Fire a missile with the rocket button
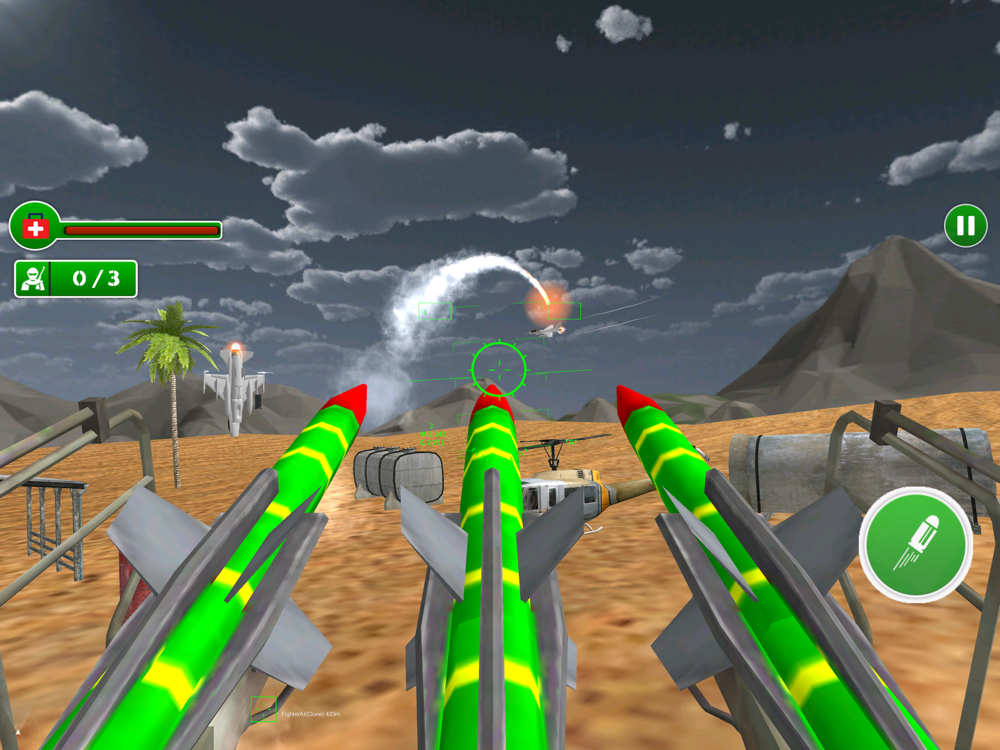1000x750 pixels. [x=915, y=545]
